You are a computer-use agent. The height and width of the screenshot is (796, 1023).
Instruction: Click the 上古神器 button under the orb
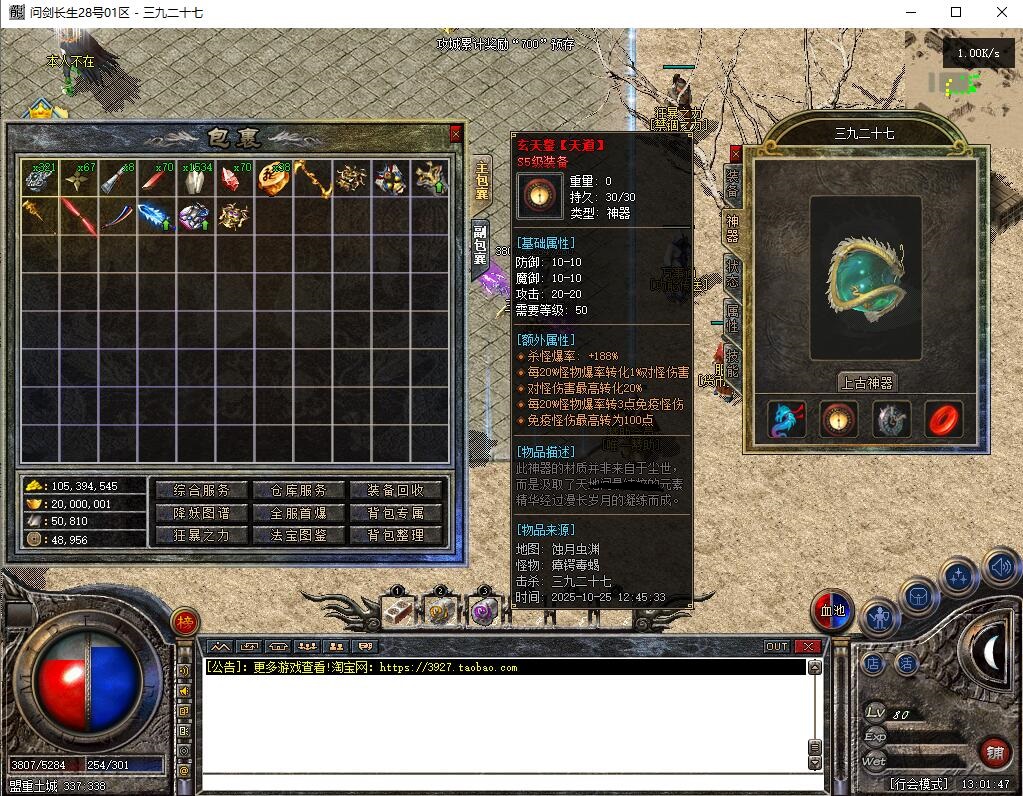(867, 382)
